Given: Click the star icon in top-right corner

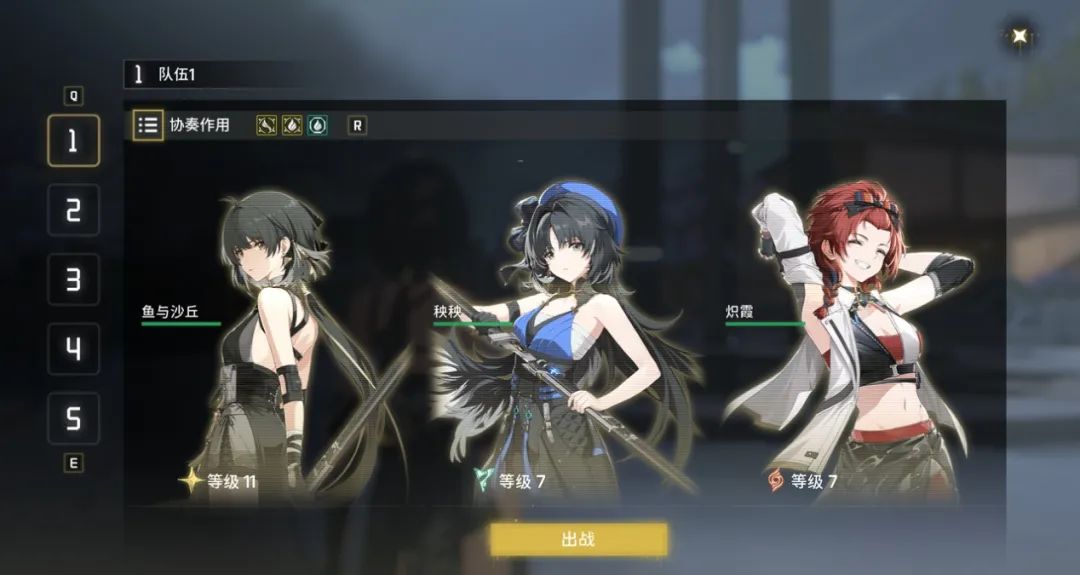Looking at the screenshot, I should click(x=1018, y=37).
